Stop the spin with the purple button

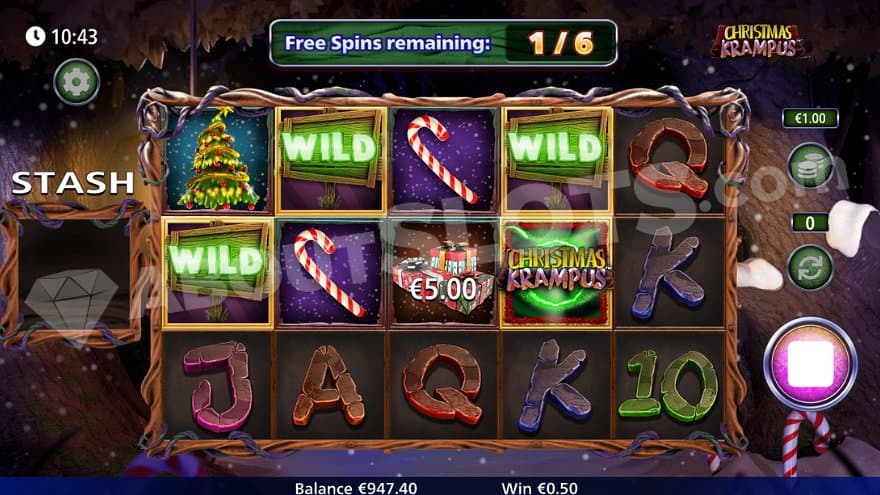tap(810, 364)
